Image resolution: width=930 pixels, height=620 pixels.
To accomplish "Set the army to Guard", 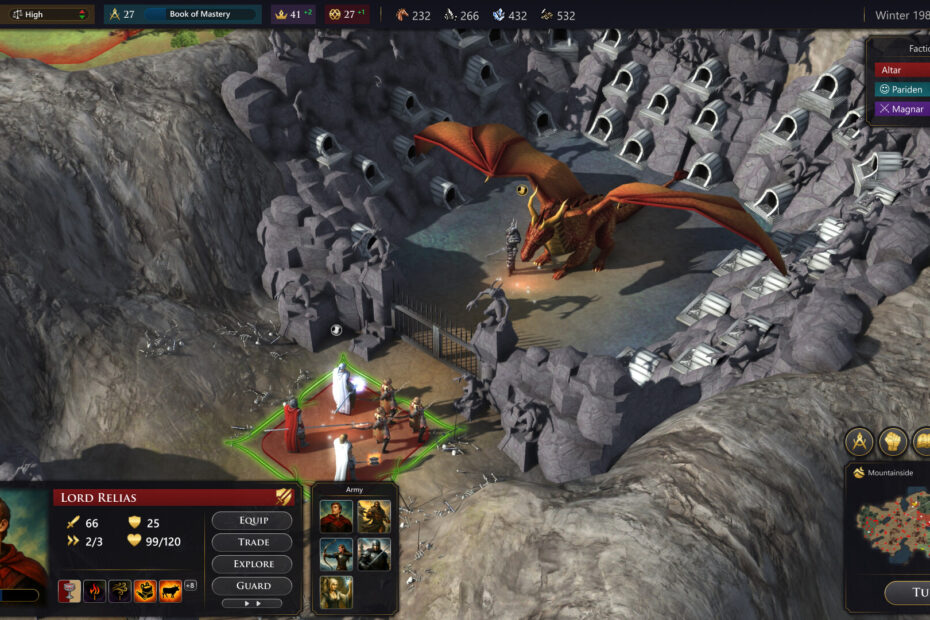I will (252, 585).
